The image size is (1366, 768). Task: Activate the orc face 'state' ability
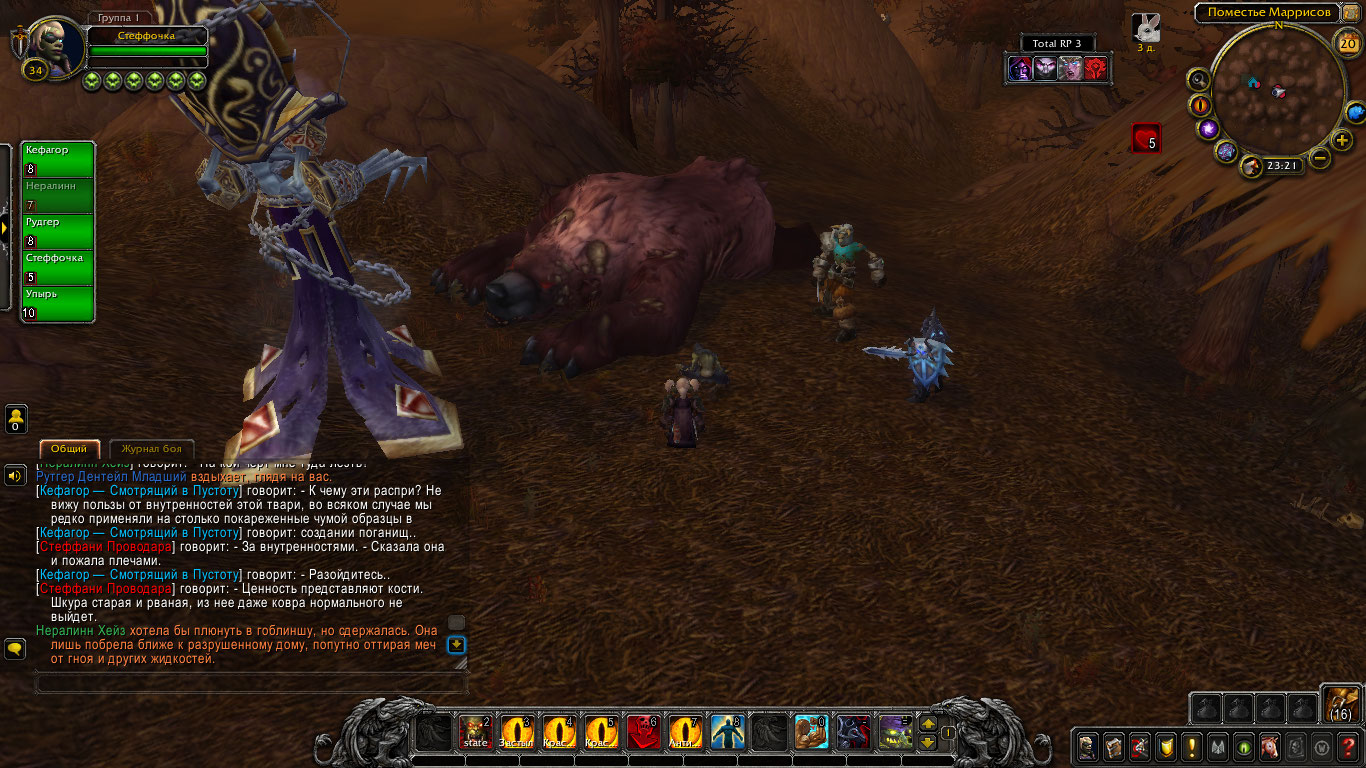(x=475, y=733)
